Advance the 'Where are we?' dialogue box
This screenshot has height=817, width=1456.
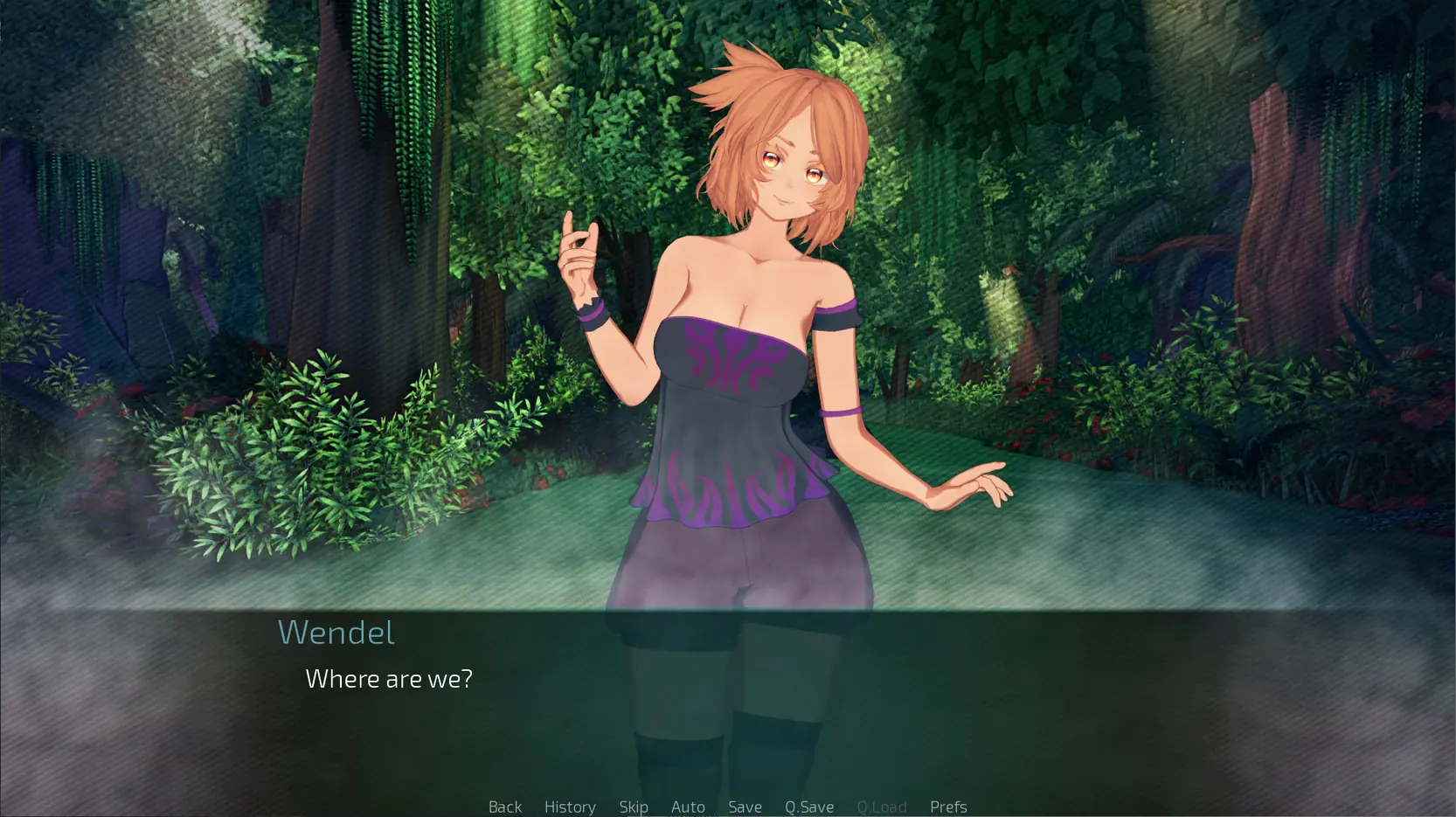(x=727, y=699)
